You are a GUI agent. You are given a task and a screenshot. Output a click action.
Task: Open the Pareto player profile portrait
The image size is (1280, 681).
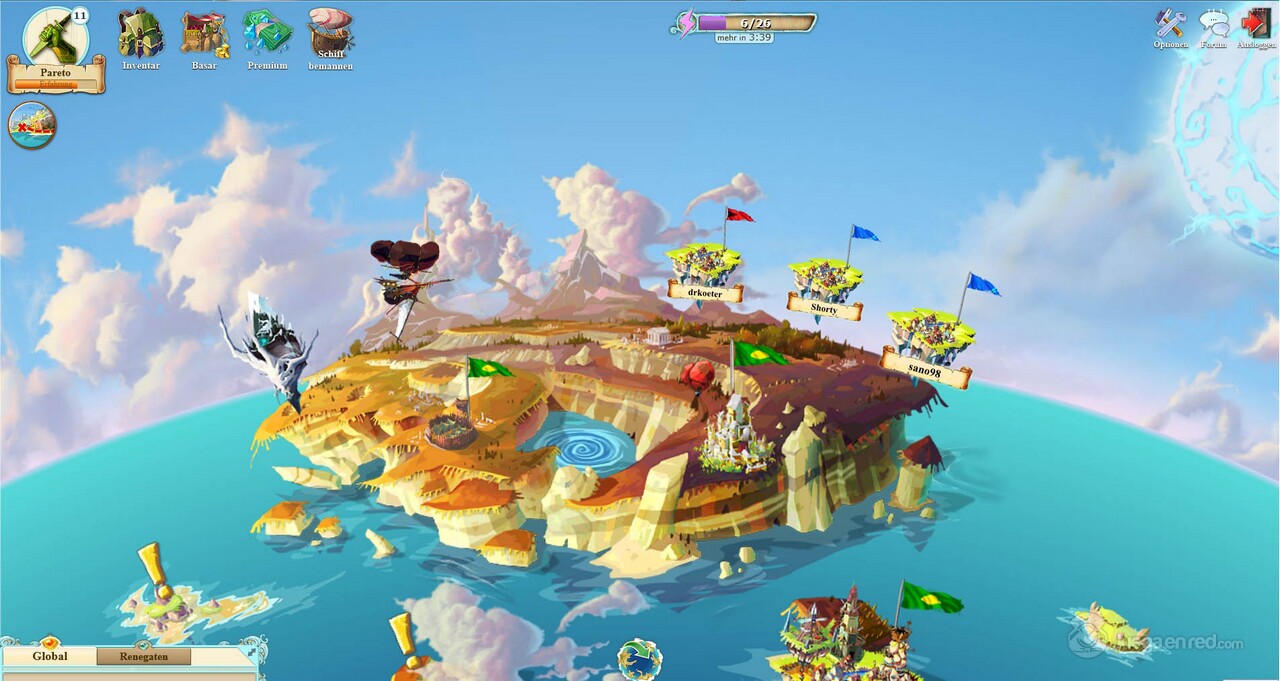(x=55, y=36)
